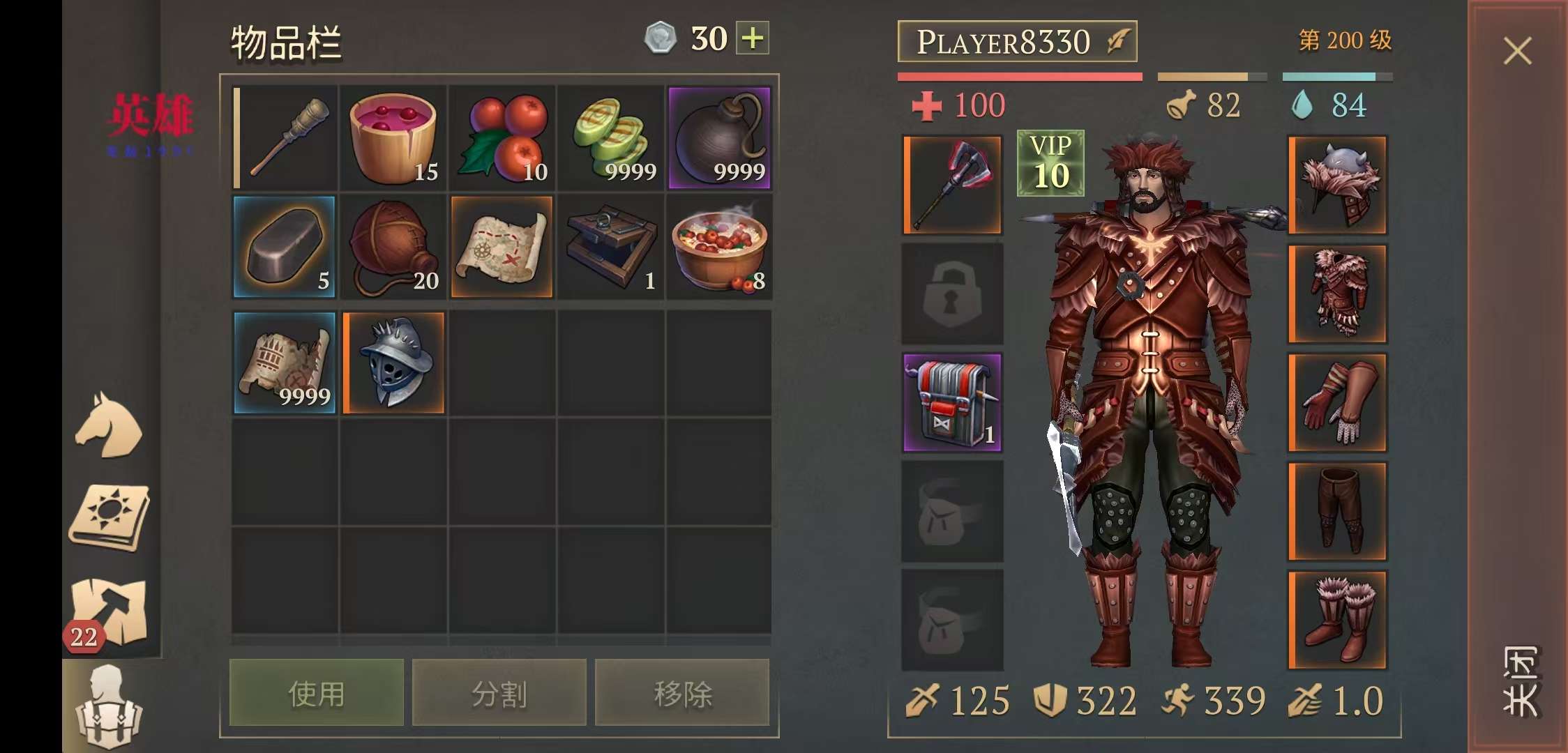Choose the red berries stack of 10
The height and width of the screenshot is (753, 1568).
502,138
